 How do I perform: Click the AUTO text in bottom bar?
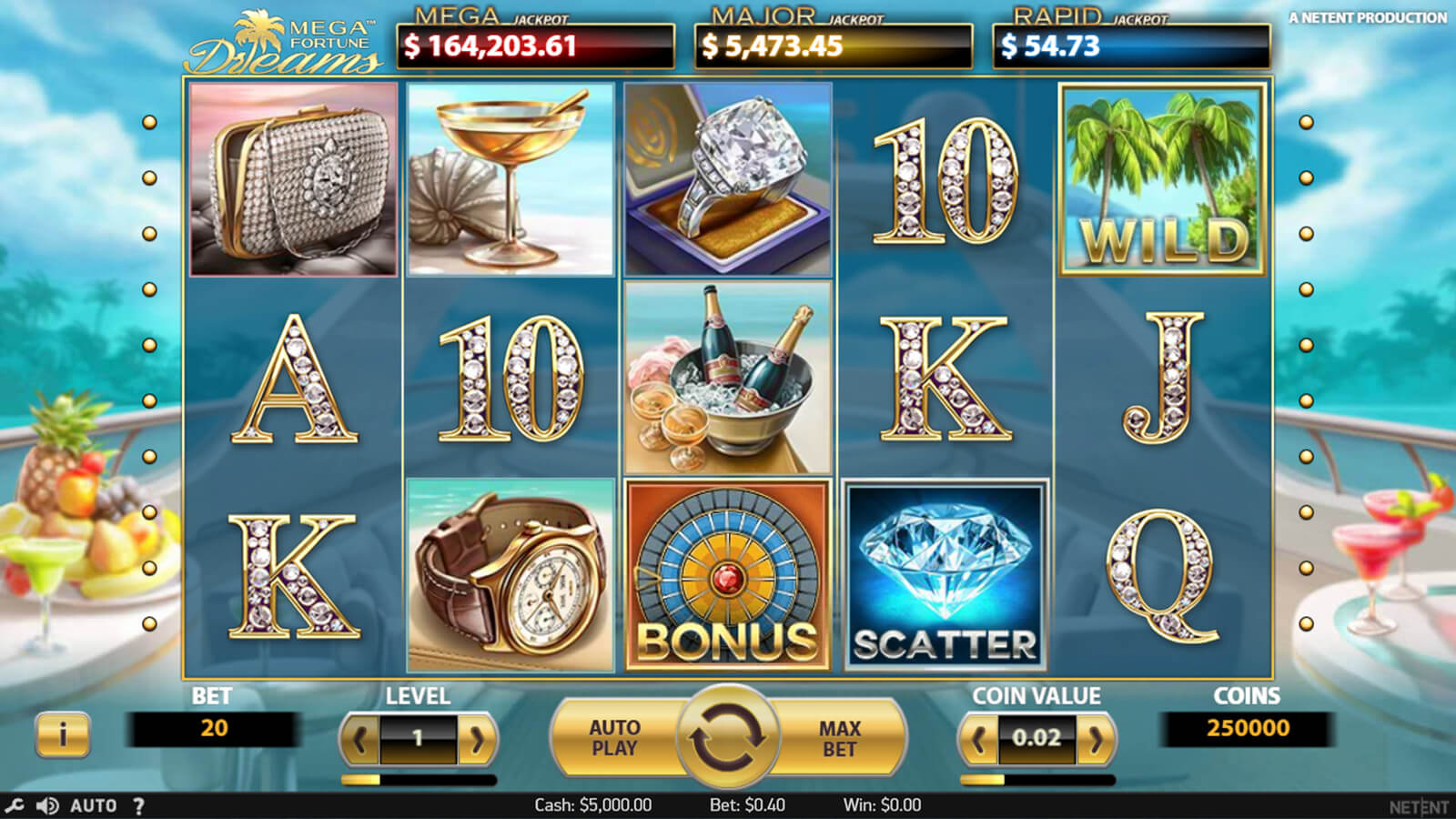click(93, 805)
